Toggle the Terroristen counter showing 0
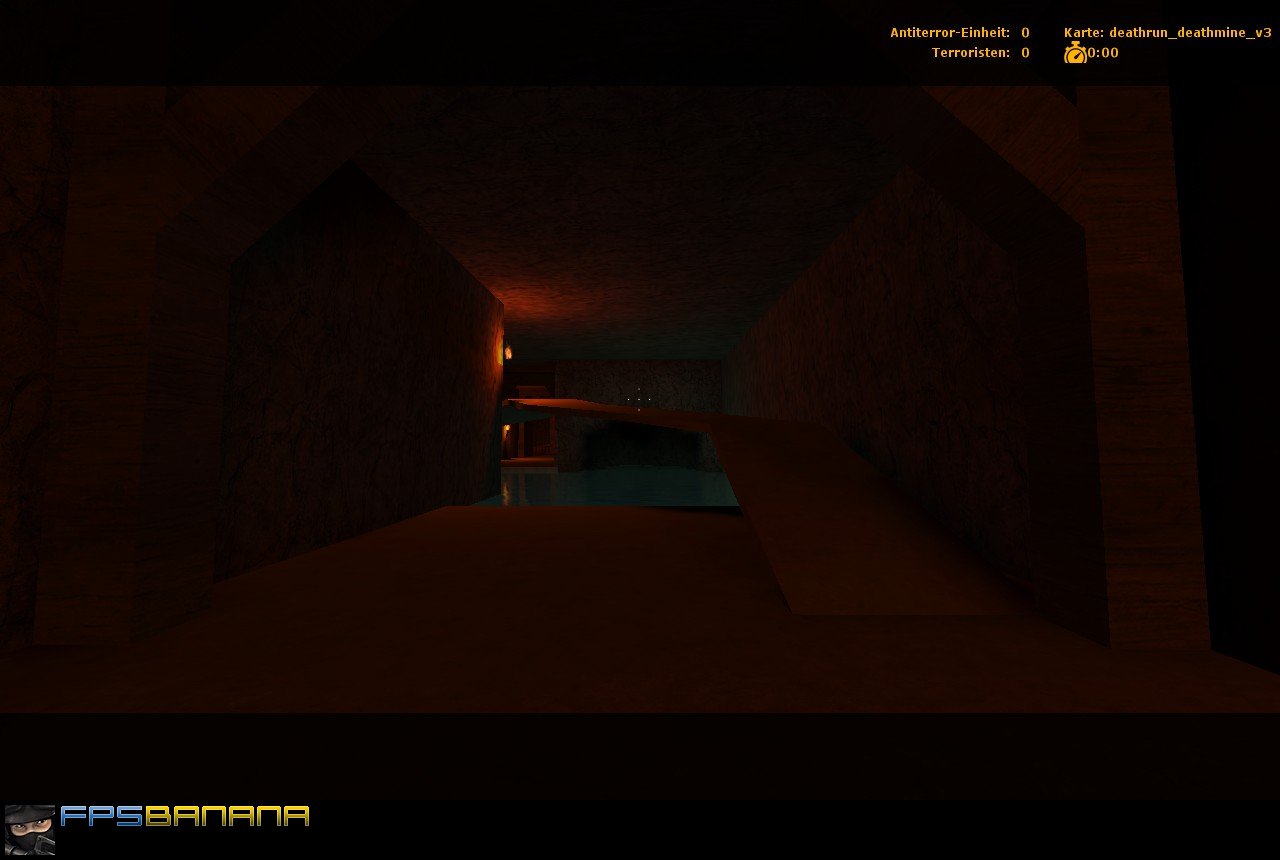Image resolution: width=1280 pixels, height=860 pixels. (x=1023, y=52)
